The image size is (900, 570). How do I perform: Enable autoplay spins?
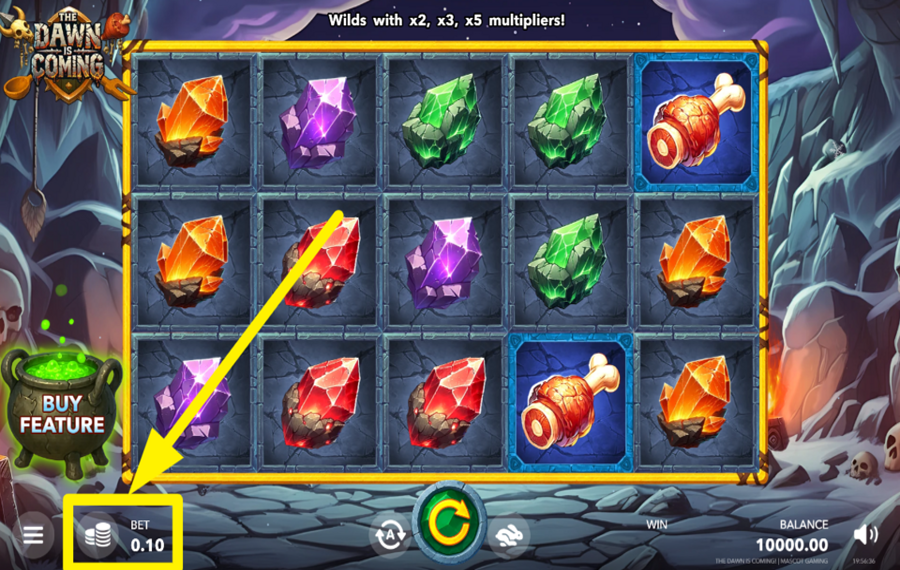(x=389, y=535)
